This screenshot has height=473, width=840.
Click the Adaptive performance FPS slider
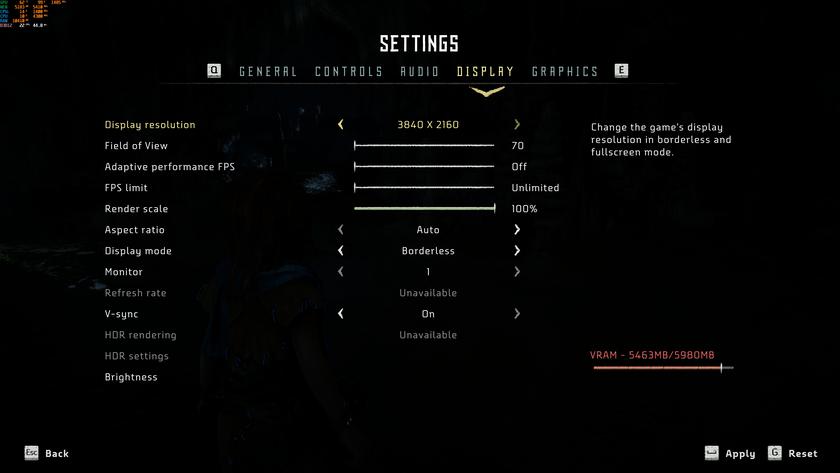click(x=424, y=167)
